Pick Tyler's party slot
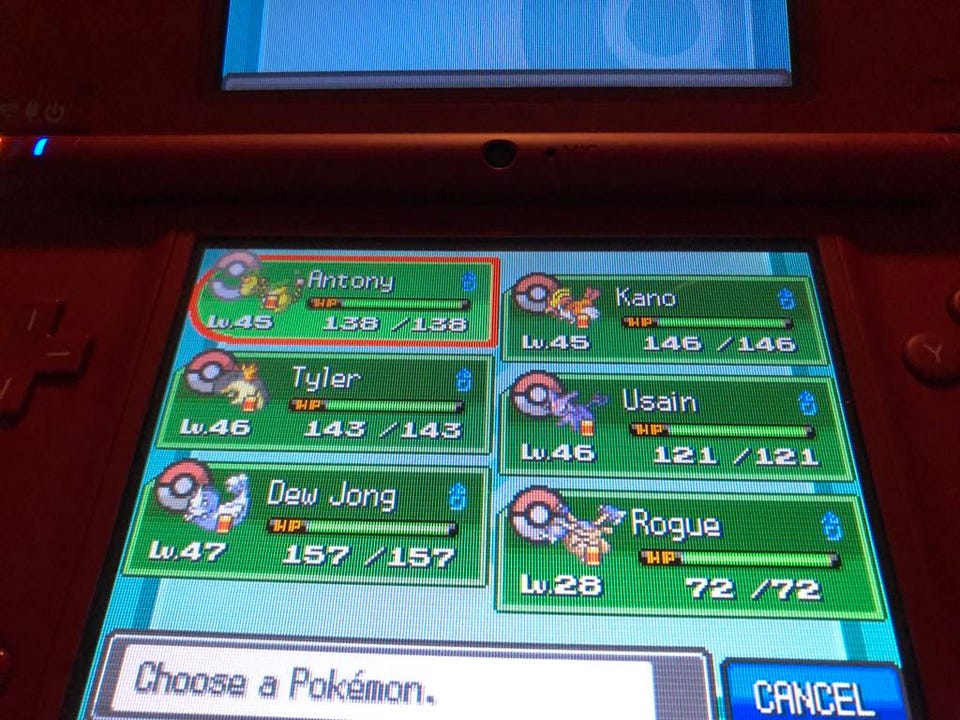Viewport: 960px width, 720px height. [330, 404]
